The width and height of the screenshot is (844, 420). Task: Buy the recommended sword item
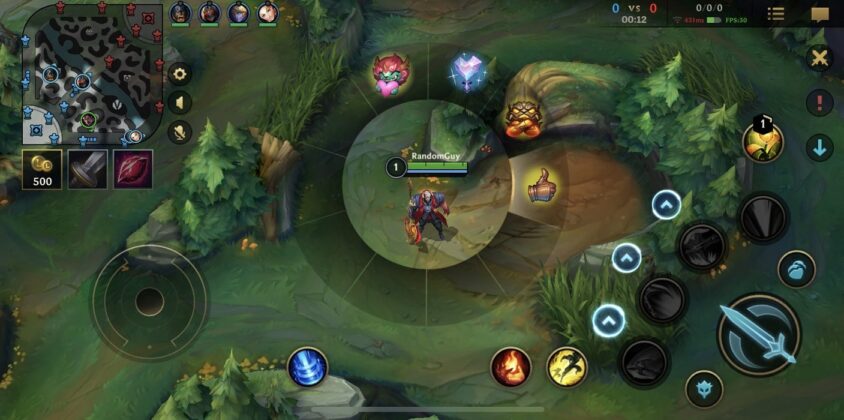click(x=87, y=169)
